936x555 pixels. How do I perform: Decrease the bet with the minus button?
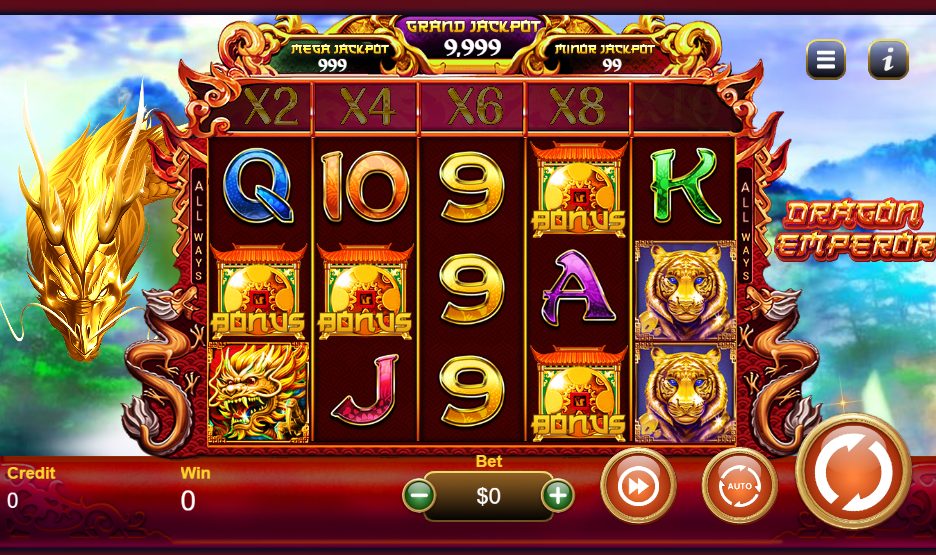tap(420, 494)
